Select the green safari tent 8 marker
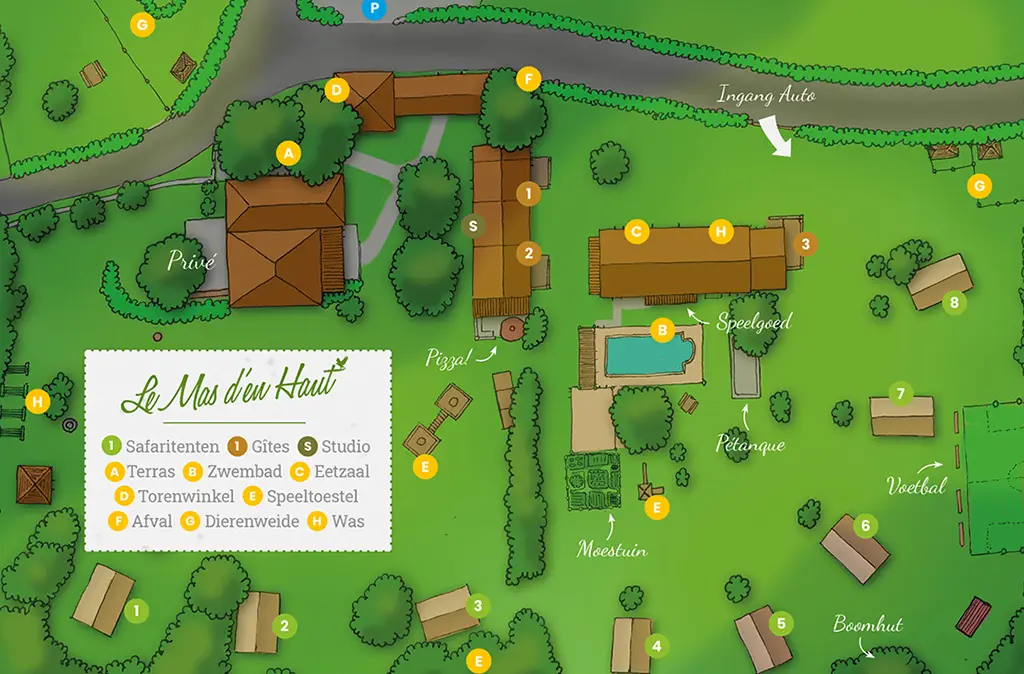Screen dimensions: 1024x674 (x=955, y=301)
